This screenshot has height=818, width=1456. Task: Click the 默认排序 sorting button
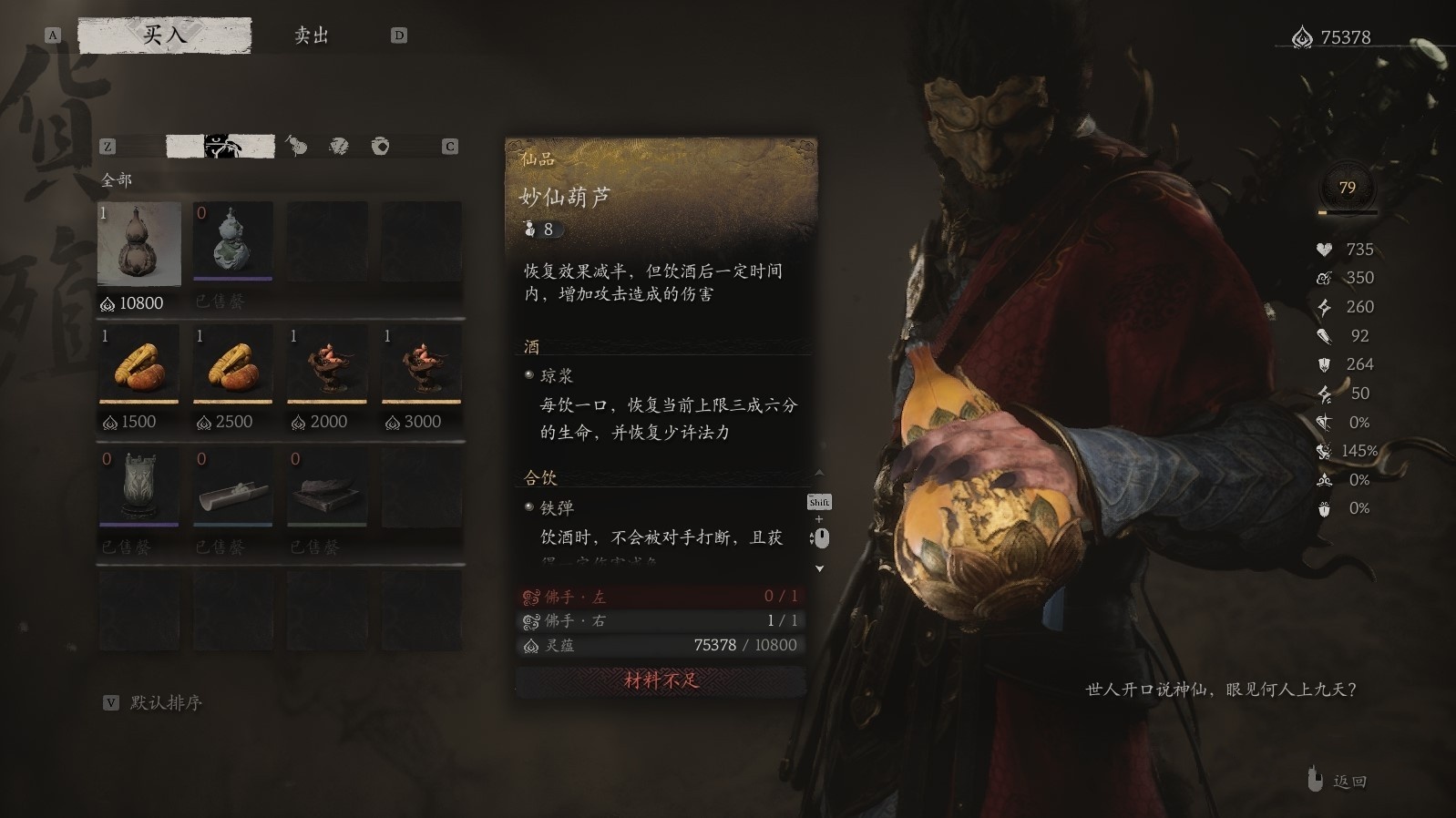coord(167,702)
